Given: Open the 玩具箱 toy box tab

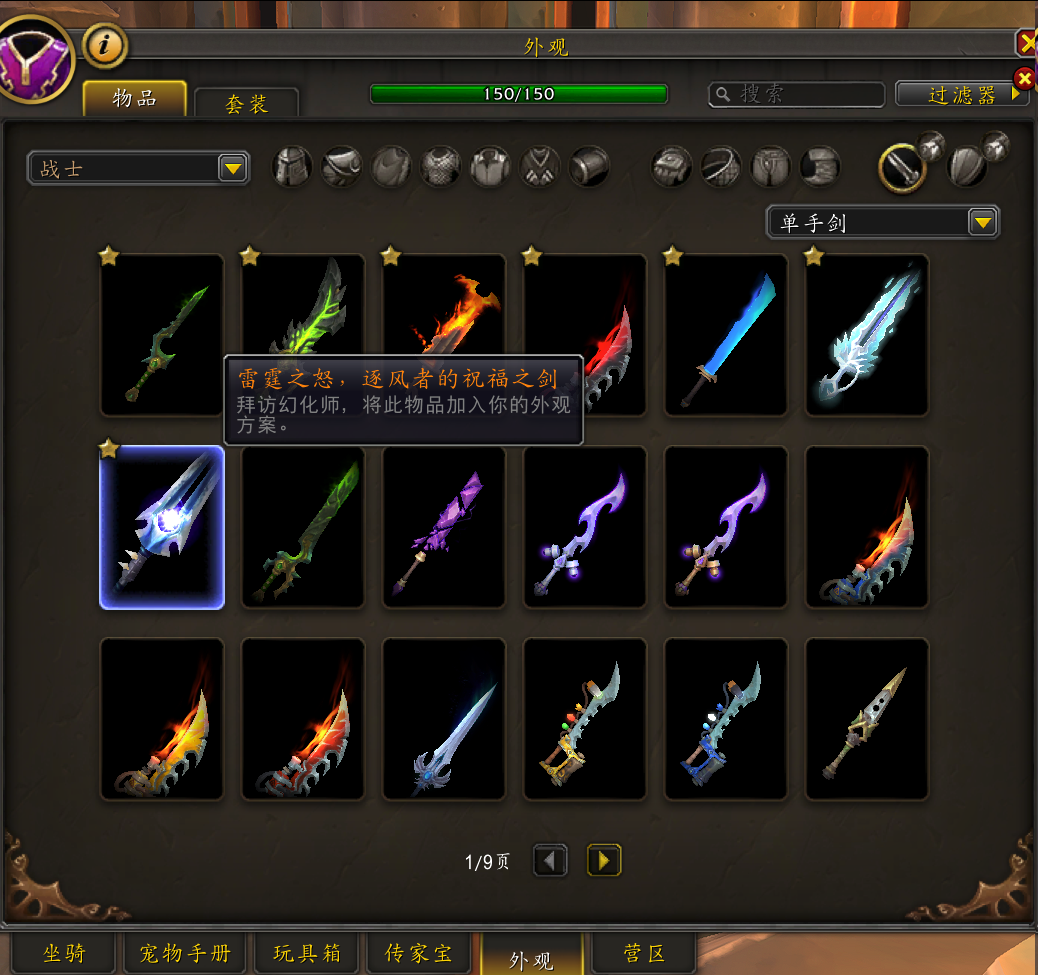Looking at the screenshot, I should [307, 953].
